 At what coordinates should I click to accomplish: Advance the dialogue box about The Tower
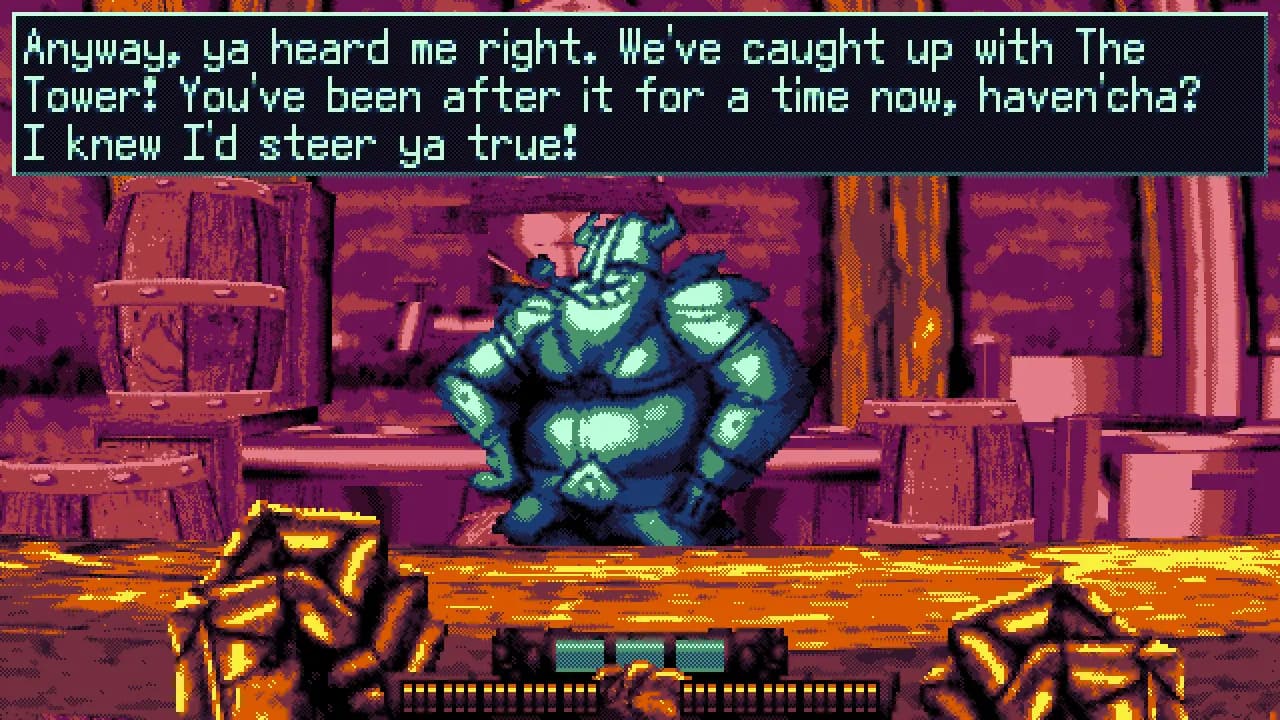click(x=640, y=97)
